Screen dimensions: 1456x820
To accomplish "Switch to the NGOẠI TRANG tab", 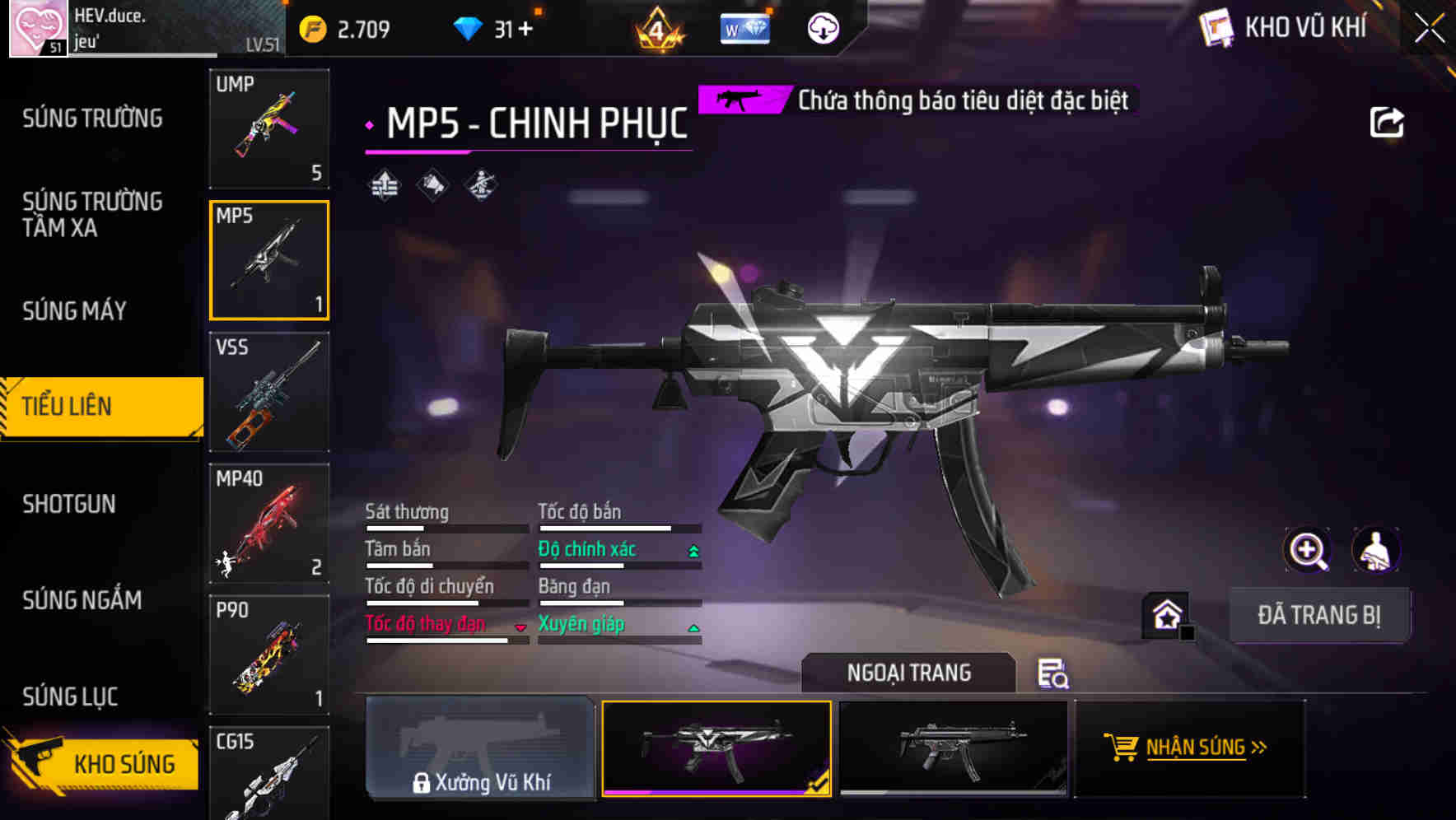I will [908, 672].
